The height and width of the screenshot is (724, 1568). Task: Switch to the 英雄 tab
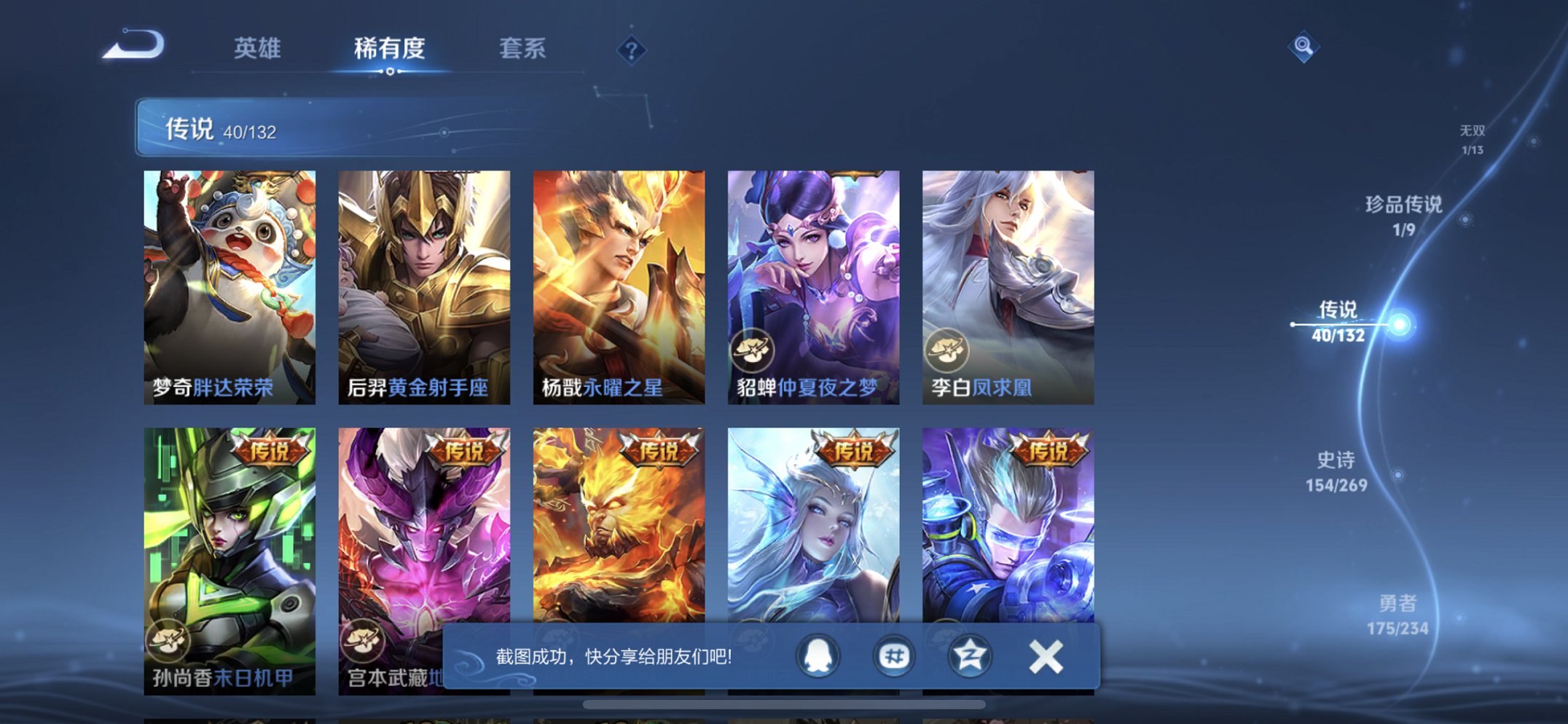tap(256, 48)
